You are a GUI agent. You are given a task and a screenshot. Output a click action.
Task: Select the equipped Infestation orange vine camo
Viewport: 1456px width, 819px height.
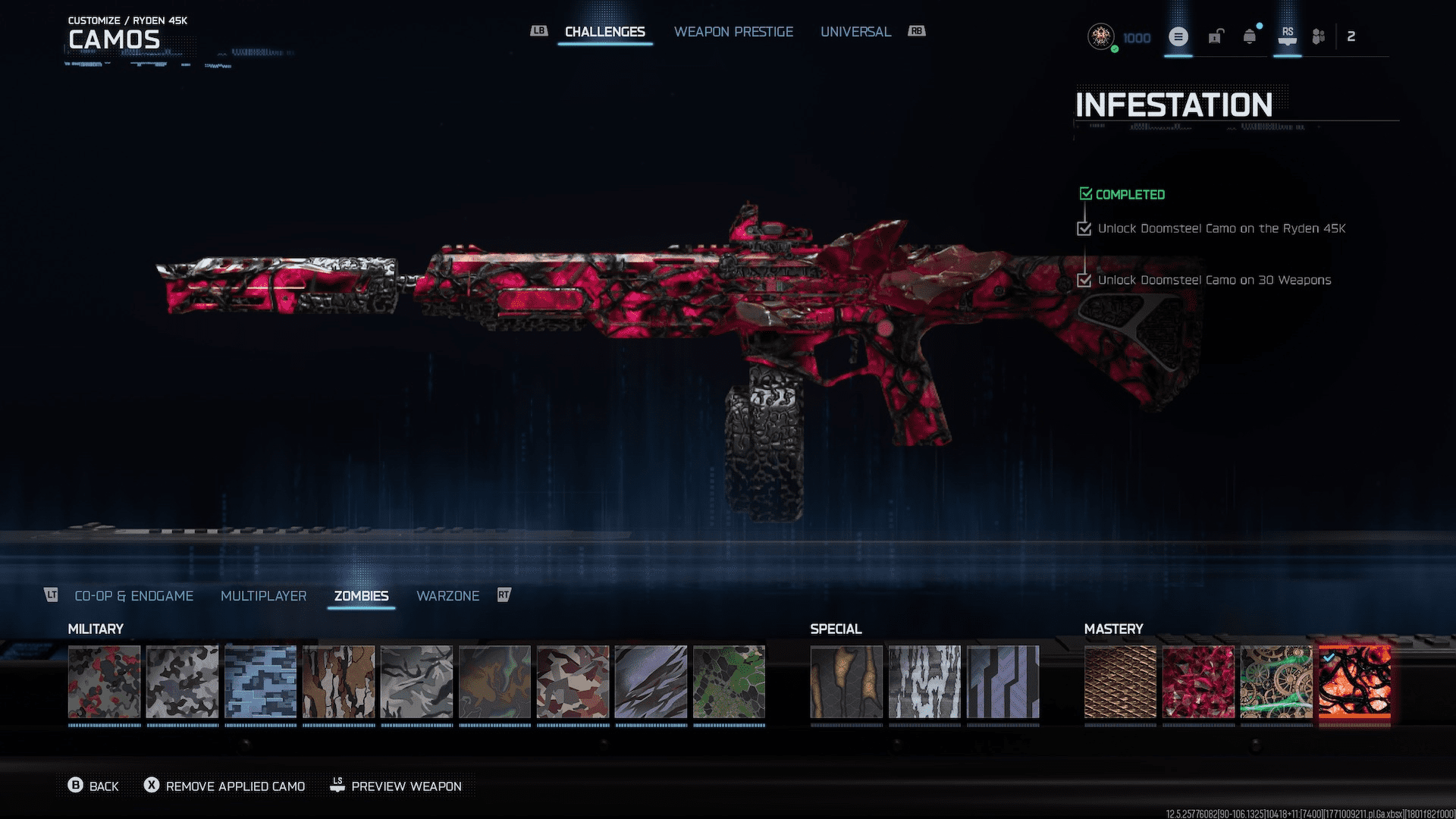point(1354,682)
